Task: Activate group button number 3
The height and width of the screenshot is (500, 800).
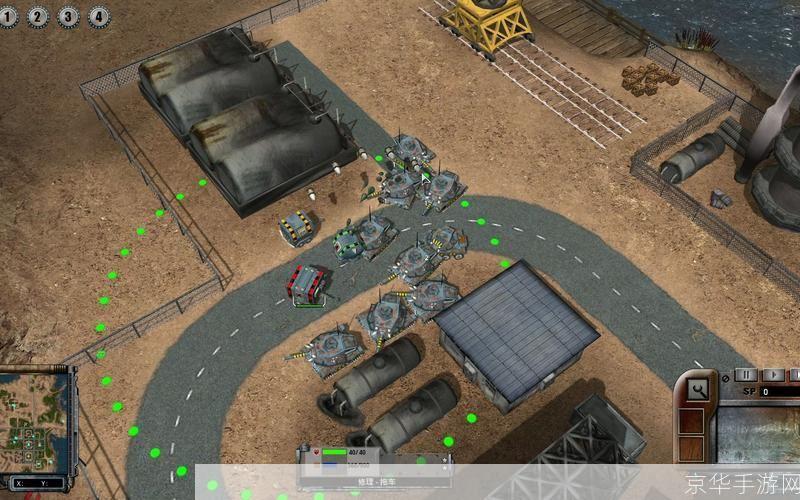Action: (x=68, y=16)
